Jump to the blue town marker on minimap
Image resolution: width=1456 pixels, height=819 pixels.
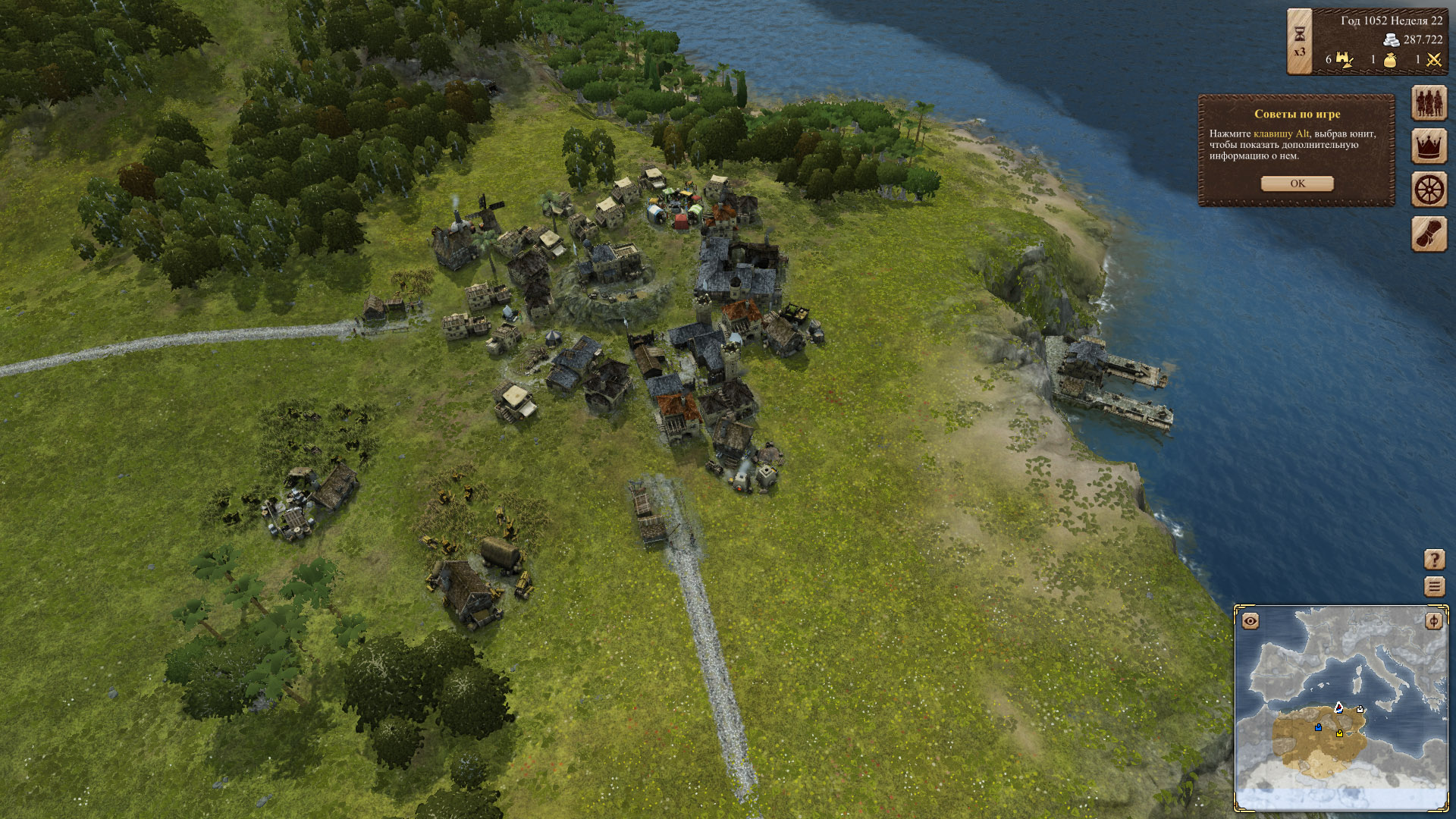[1319, 727]
